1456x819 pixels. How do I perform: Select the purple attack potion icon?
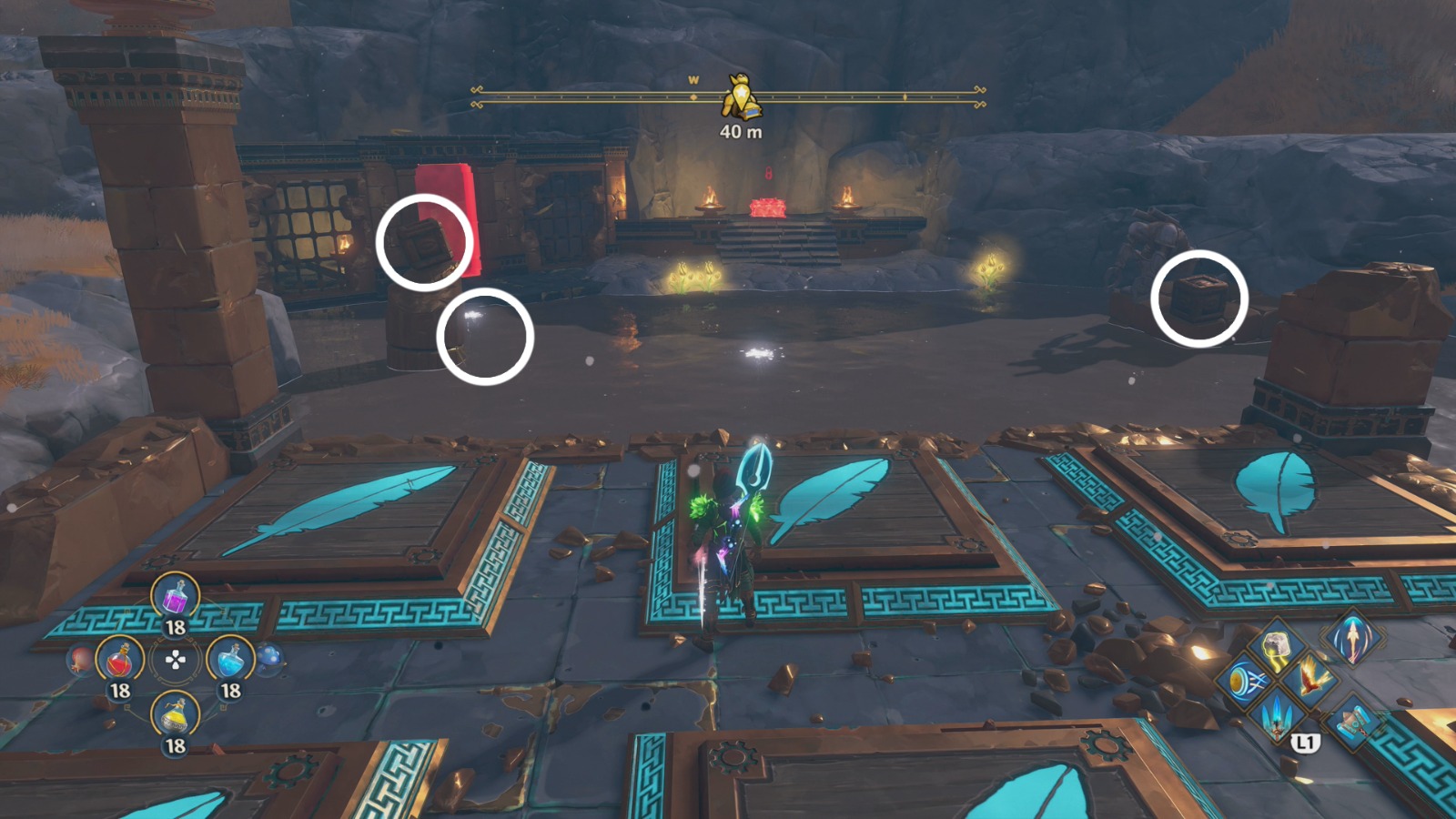pos(177,597)
